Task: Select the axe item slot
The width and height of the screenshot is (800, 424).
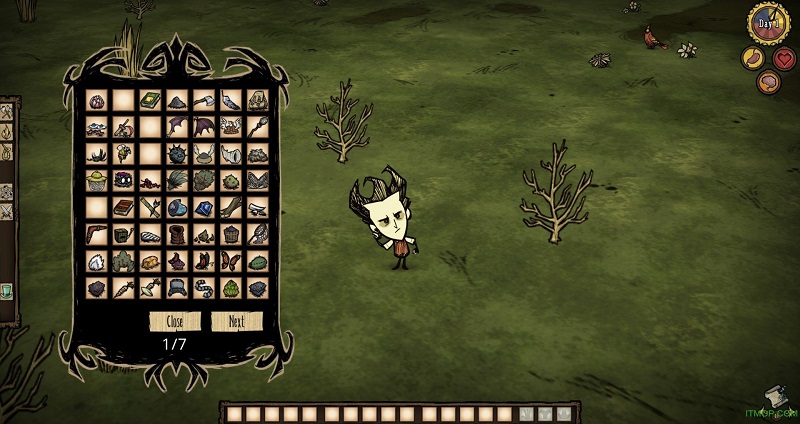Action: [204, 101]
